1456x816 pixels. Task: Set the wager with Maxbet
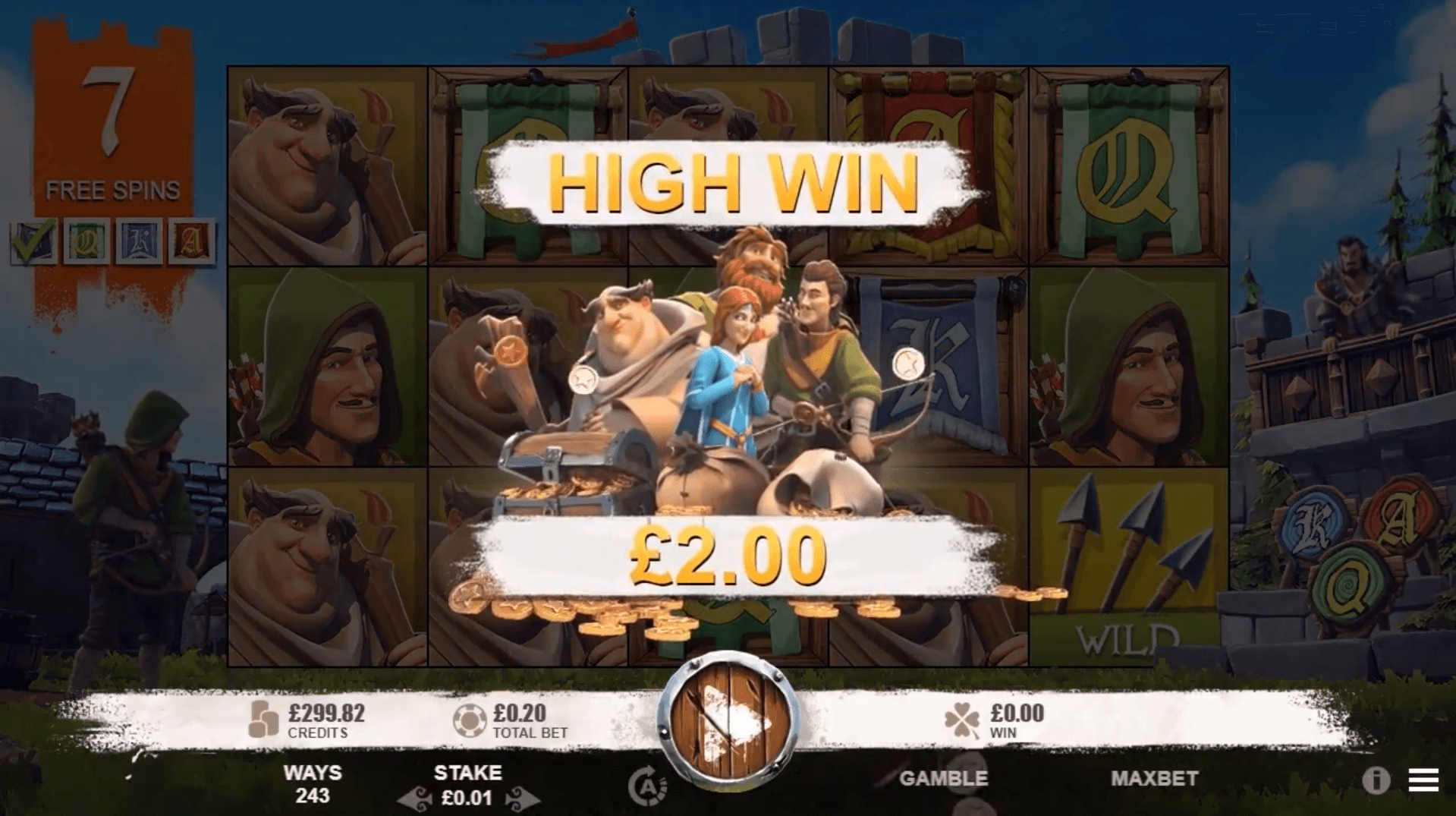click(1154, 778)
